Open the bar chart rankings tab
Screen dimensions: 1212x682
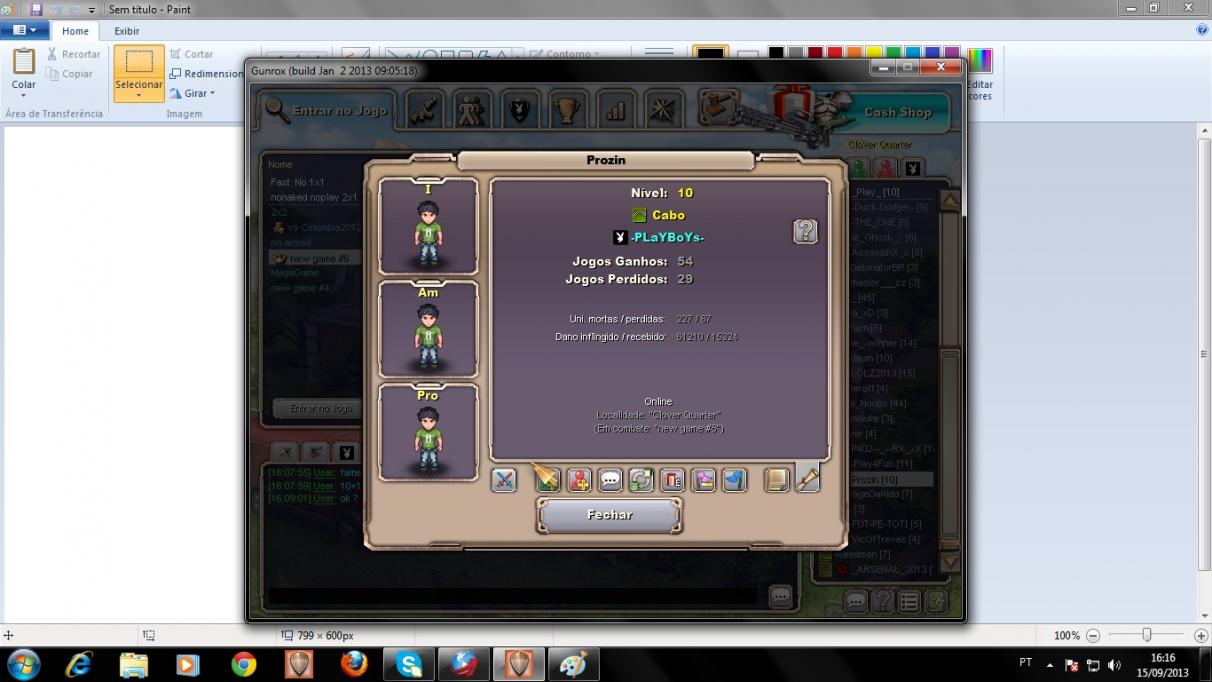[x=615, y=109]
